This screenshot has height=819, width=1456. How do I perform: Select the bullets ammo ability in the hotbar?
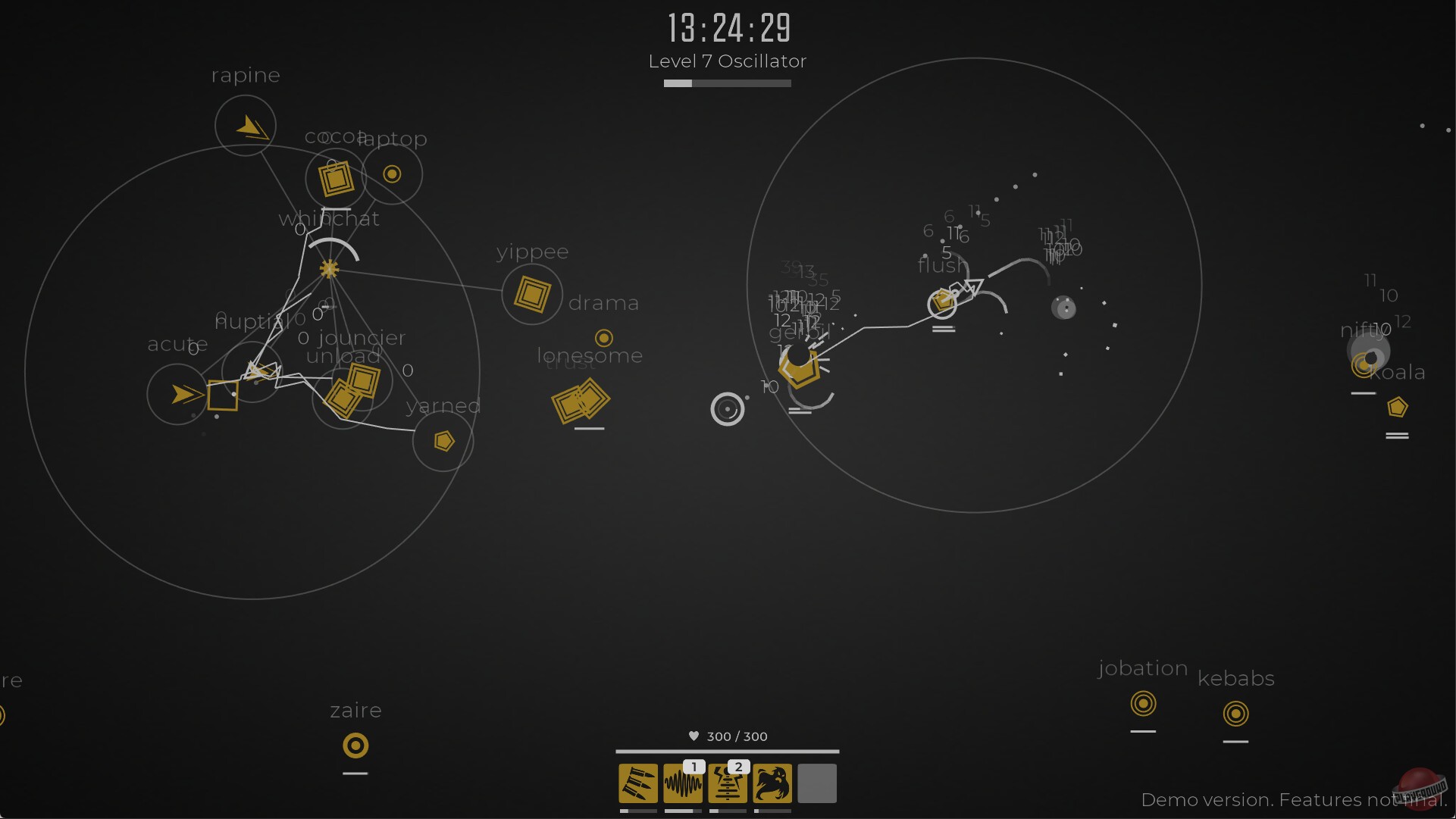(x=637, y=783)
